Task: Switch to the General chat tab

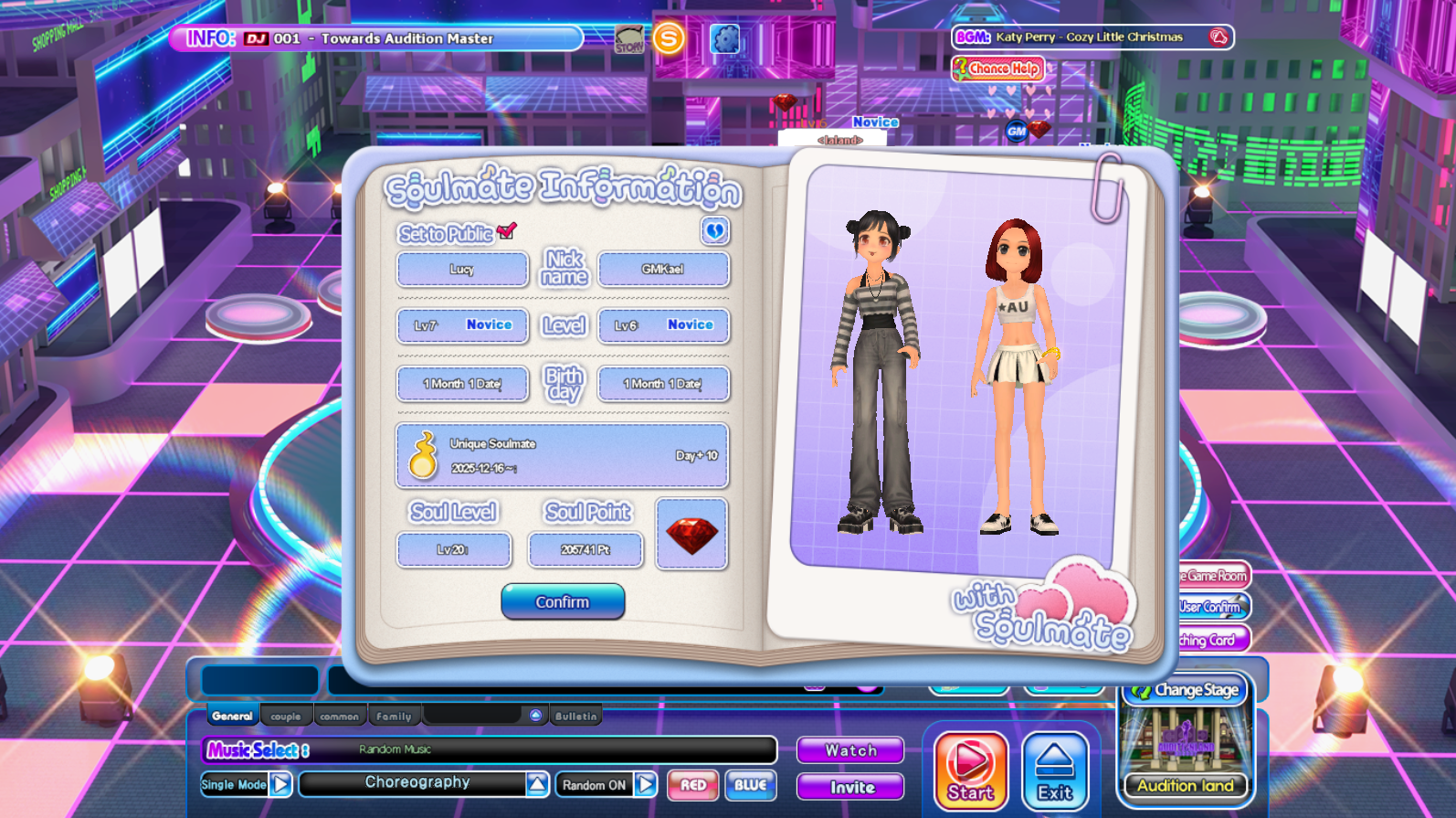Action: pyautogui.click(x=232, y=716)
